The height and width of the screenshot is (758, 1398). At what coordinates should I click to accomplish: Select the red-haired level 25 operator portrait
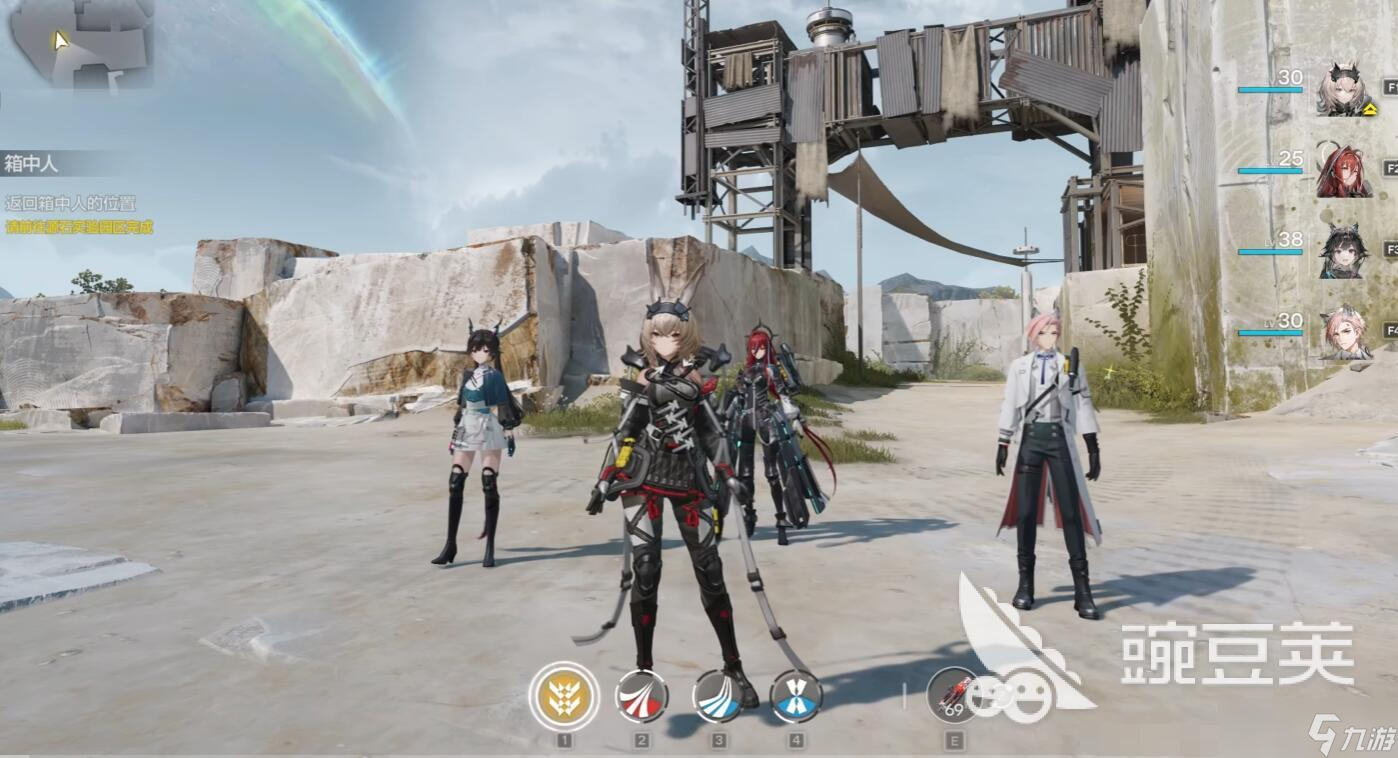pyautogui.click(x=1344, y=170)
